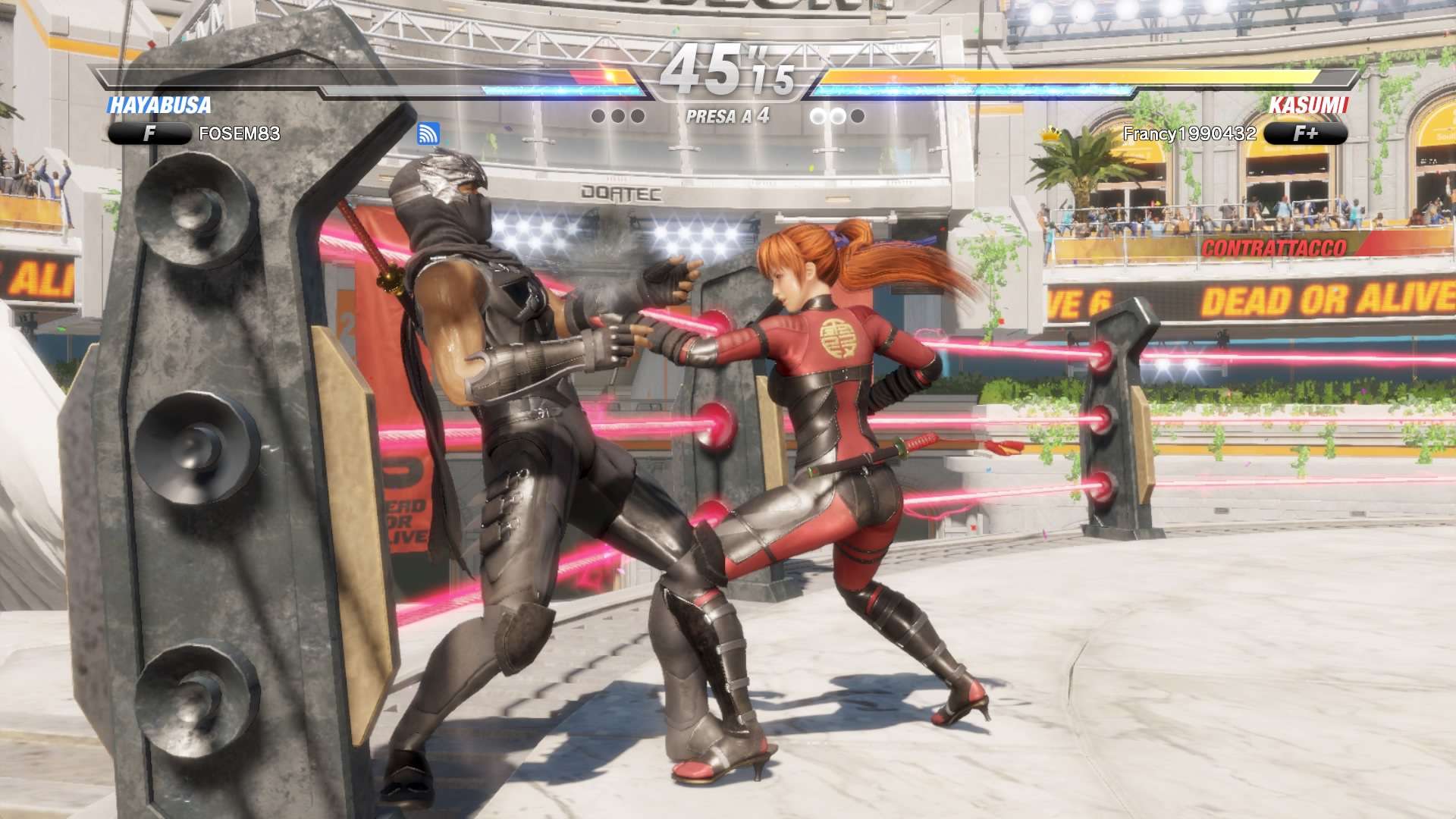1456x819 pixels.
Task: Click Hayabusa's F rank badge
Action: coord(149,134)
